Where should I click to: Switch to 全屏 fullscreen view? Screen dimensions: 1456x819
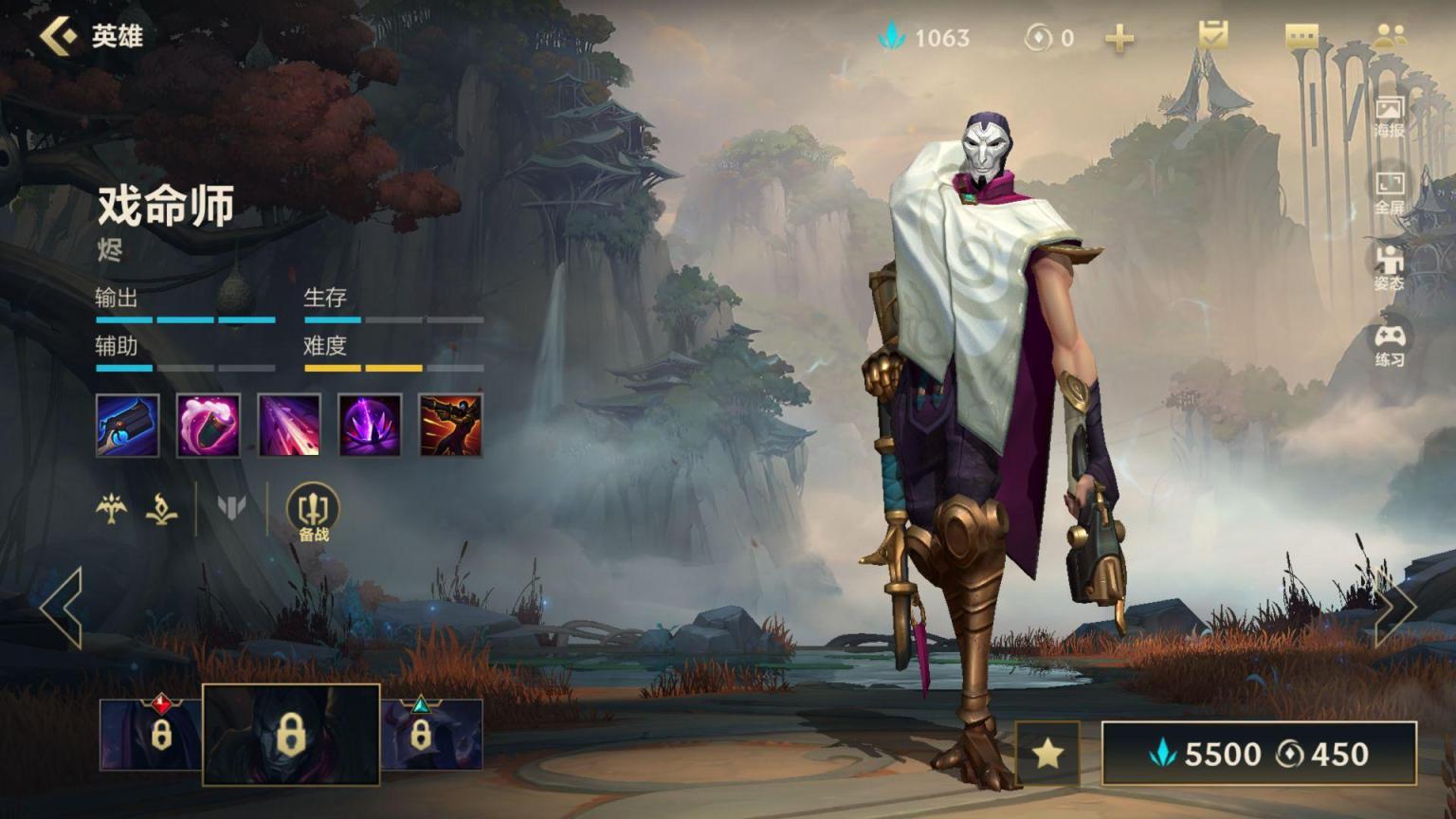(1389, 192)
